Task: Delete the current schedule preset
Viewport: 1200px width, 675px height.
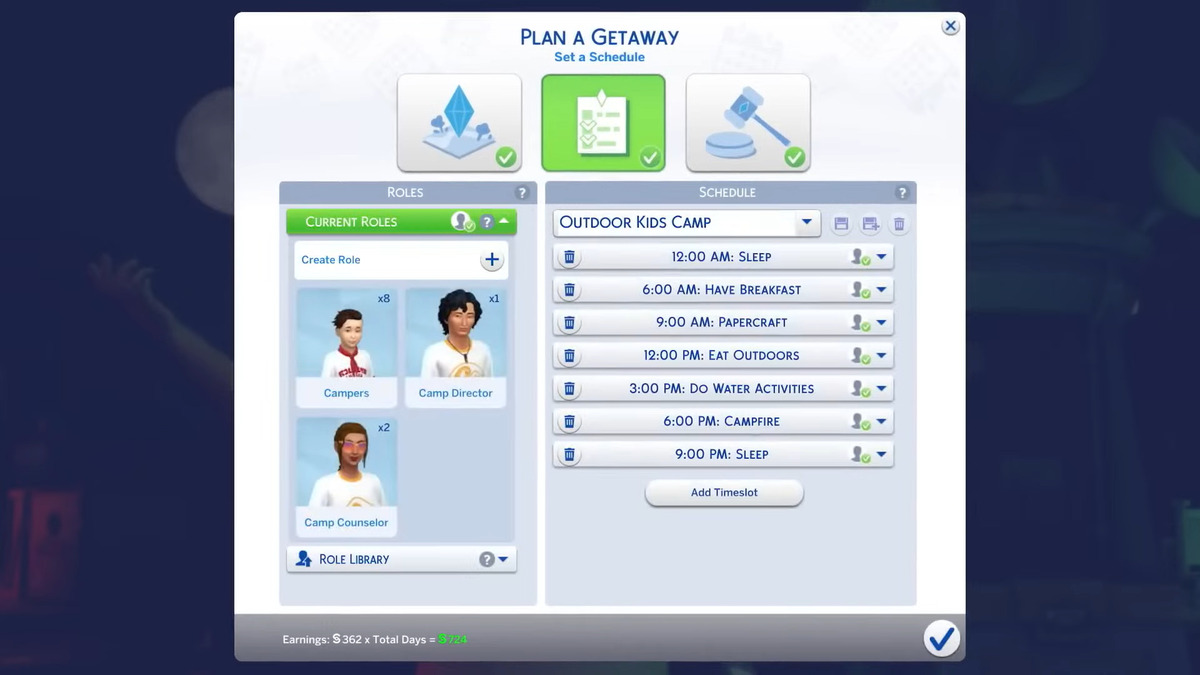Action: point(899,224)
